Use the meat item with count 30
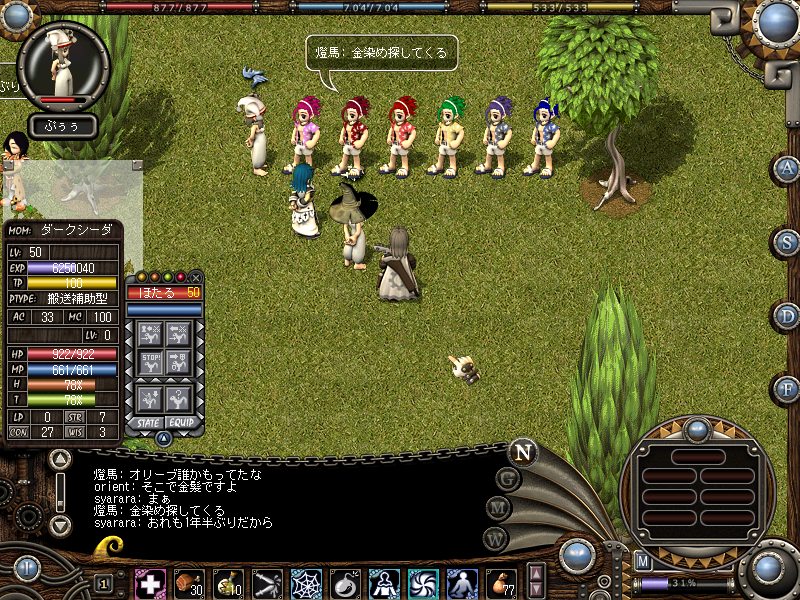 coord(189,583)
